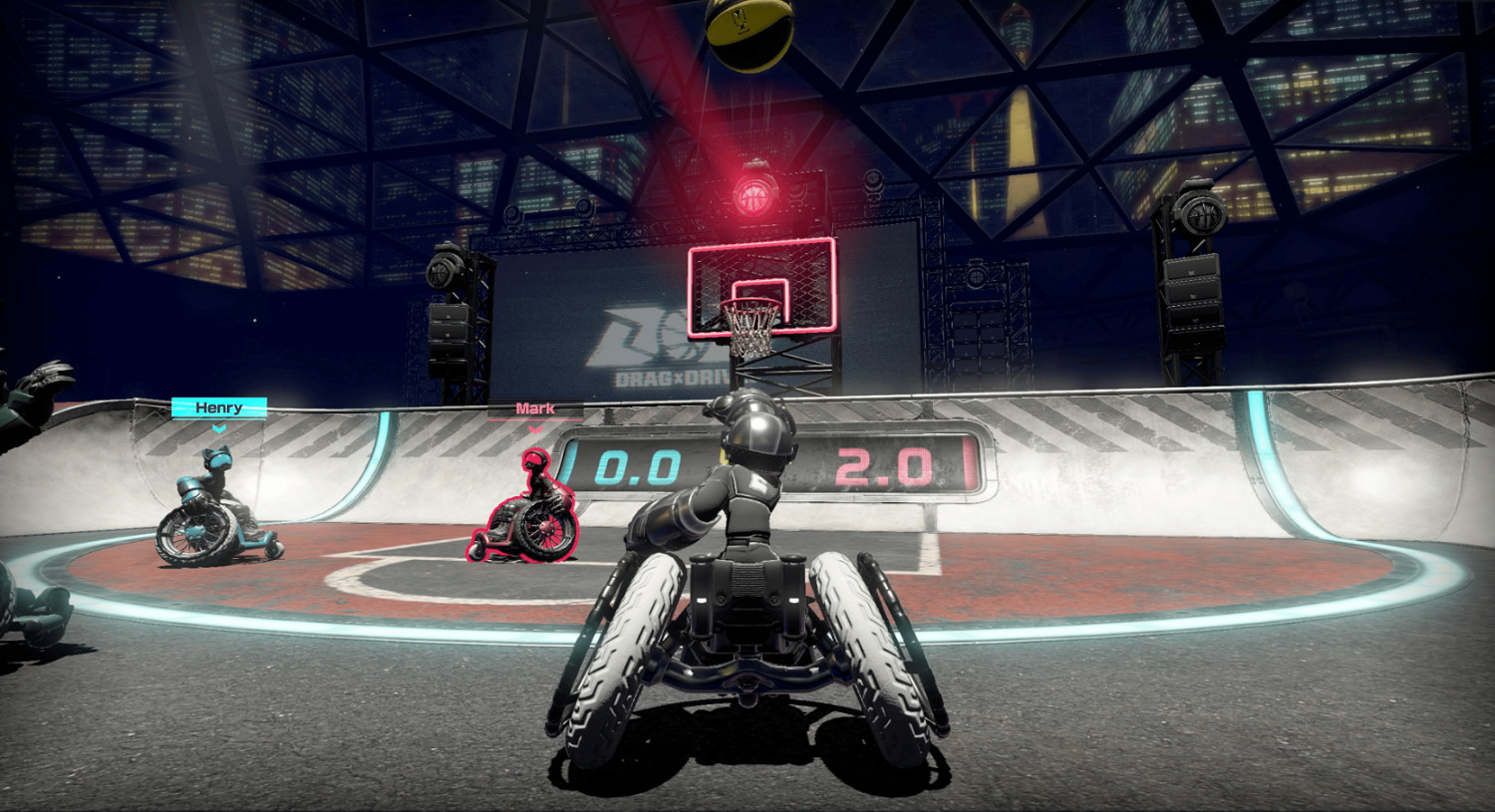Select the Mark name tab
Image resolution: width=1495 pixels, height=812 pixels.
coord(535,407)
